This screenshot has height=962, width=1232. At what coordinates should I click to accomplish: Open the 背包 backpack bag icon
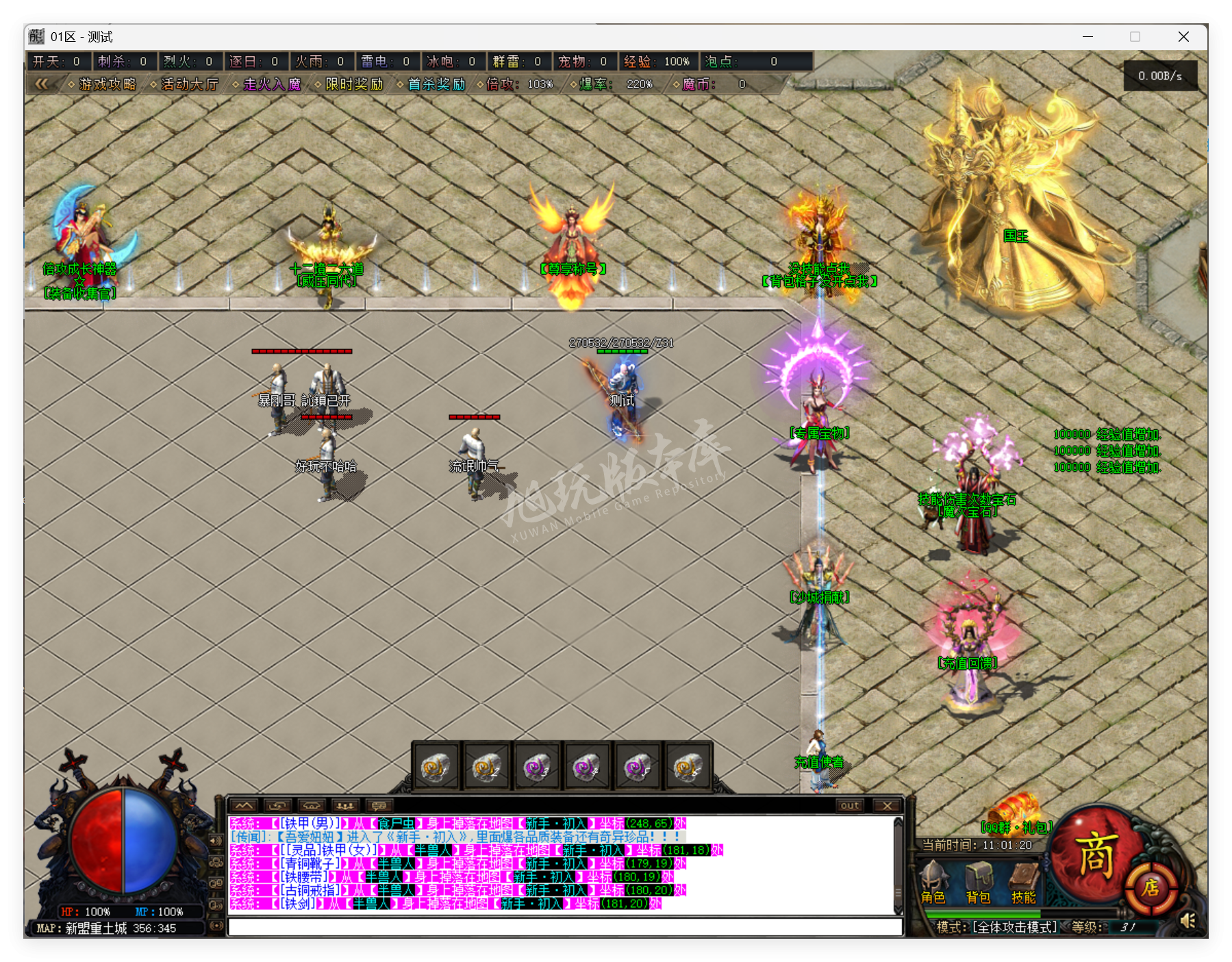tap(981, 878)
